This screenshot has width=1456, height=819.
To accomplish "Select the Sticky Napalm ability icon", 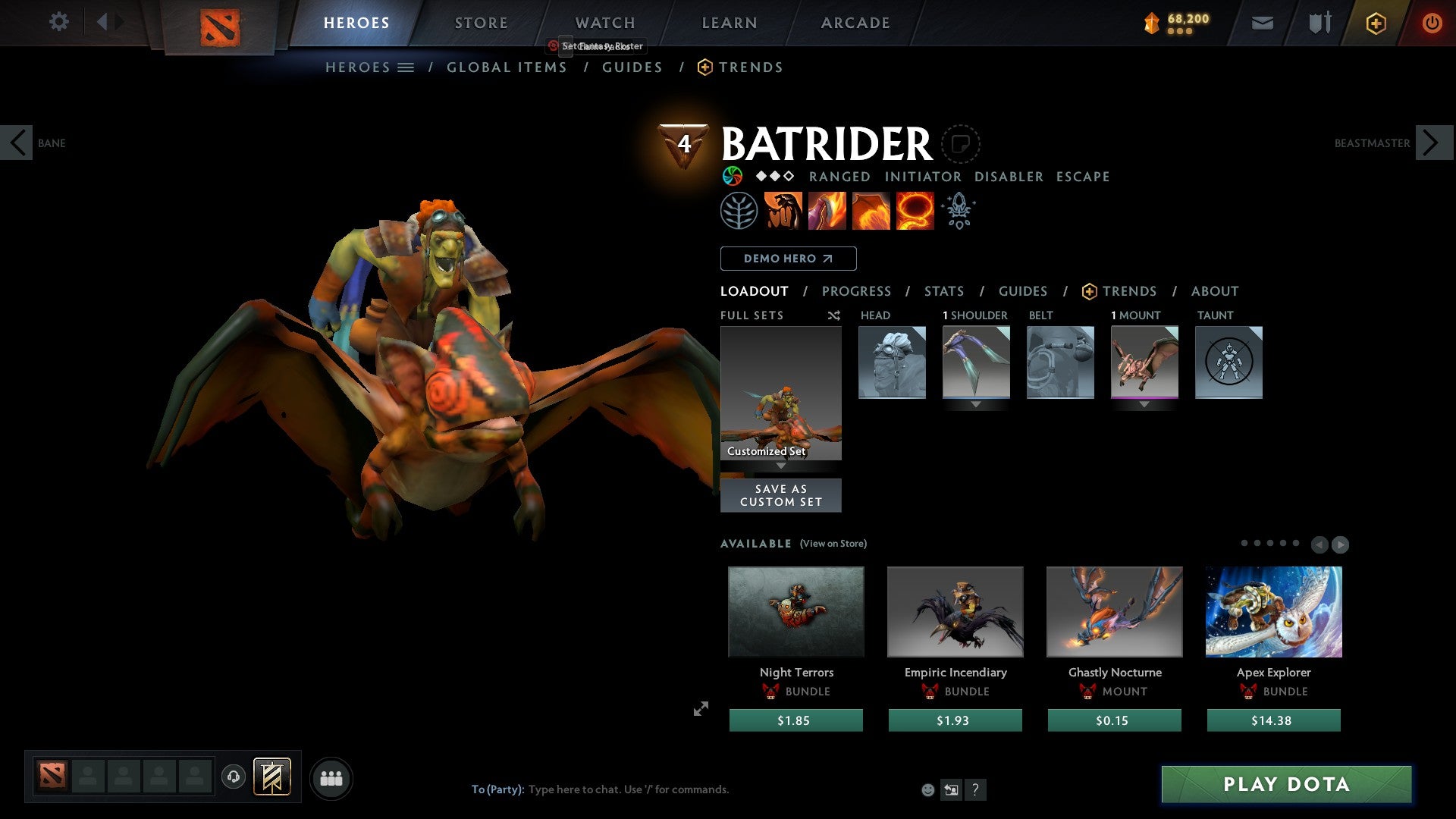I will point(783,210).
